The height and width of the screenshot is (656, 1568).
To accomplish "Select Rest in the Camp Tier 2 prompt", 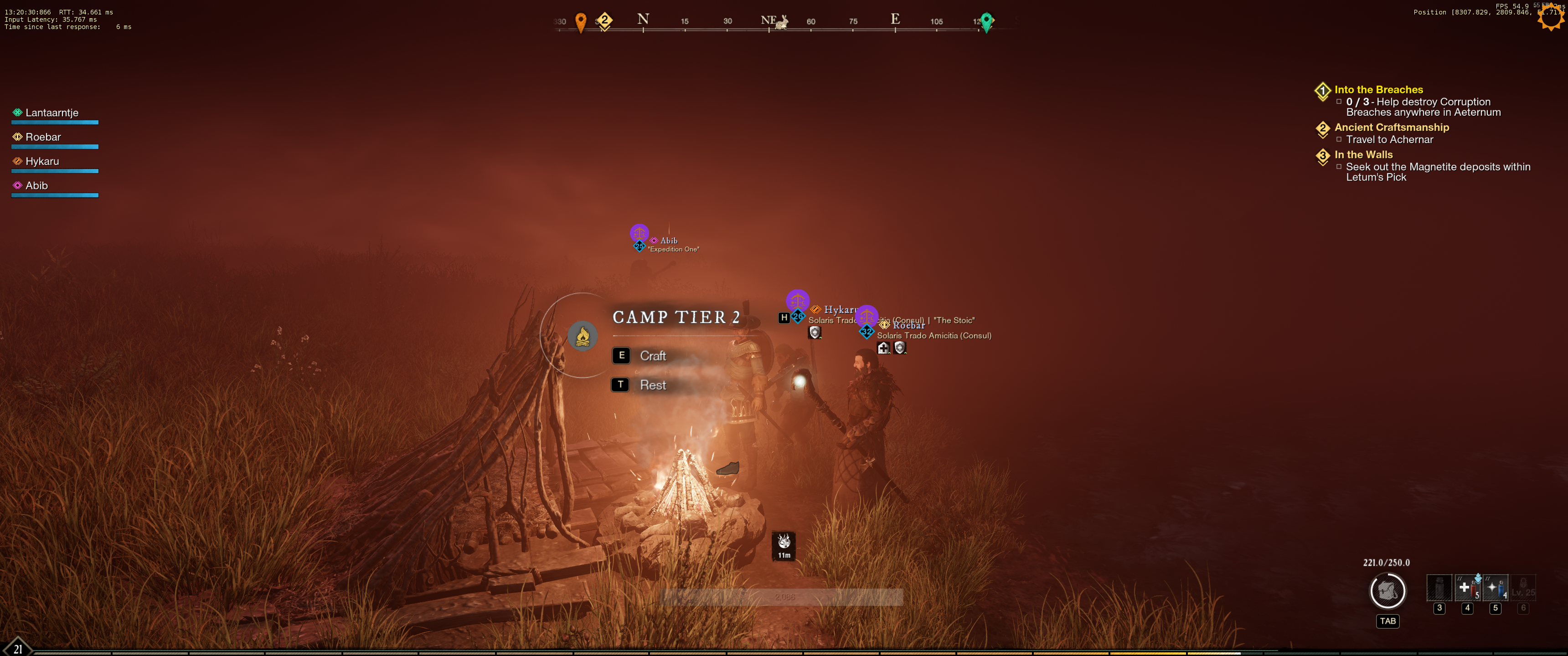I will click(652, 385).
